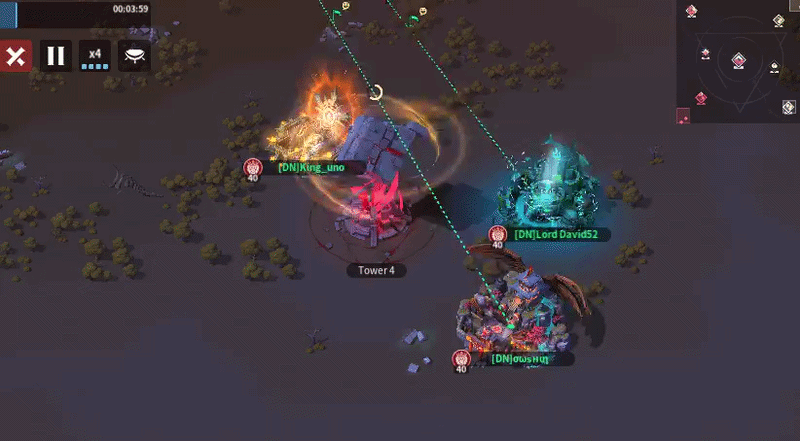Pause the replay playback
This screenshot has height=441, width=800.
tap(56, 55)
